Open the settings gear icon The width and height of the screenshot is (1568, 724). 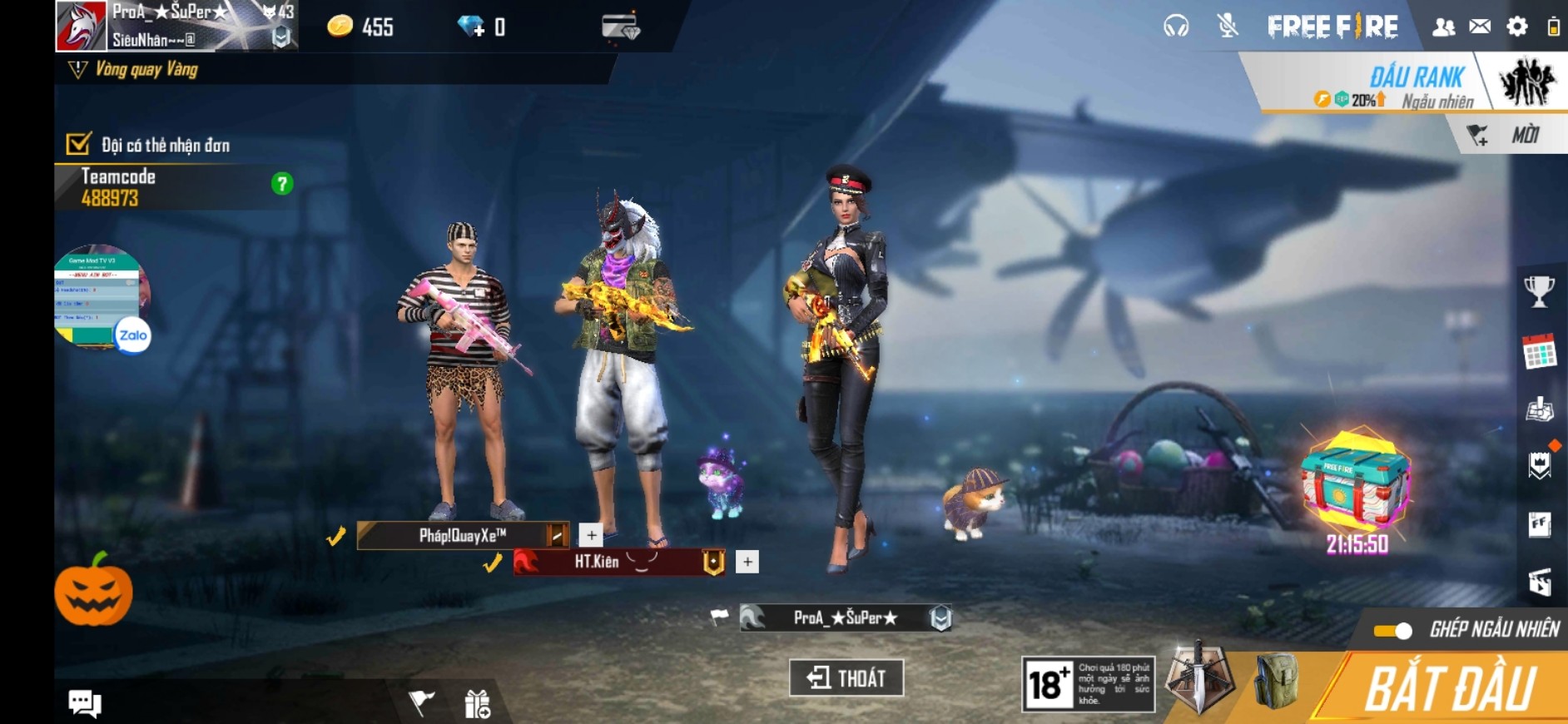click(1517, 27)
